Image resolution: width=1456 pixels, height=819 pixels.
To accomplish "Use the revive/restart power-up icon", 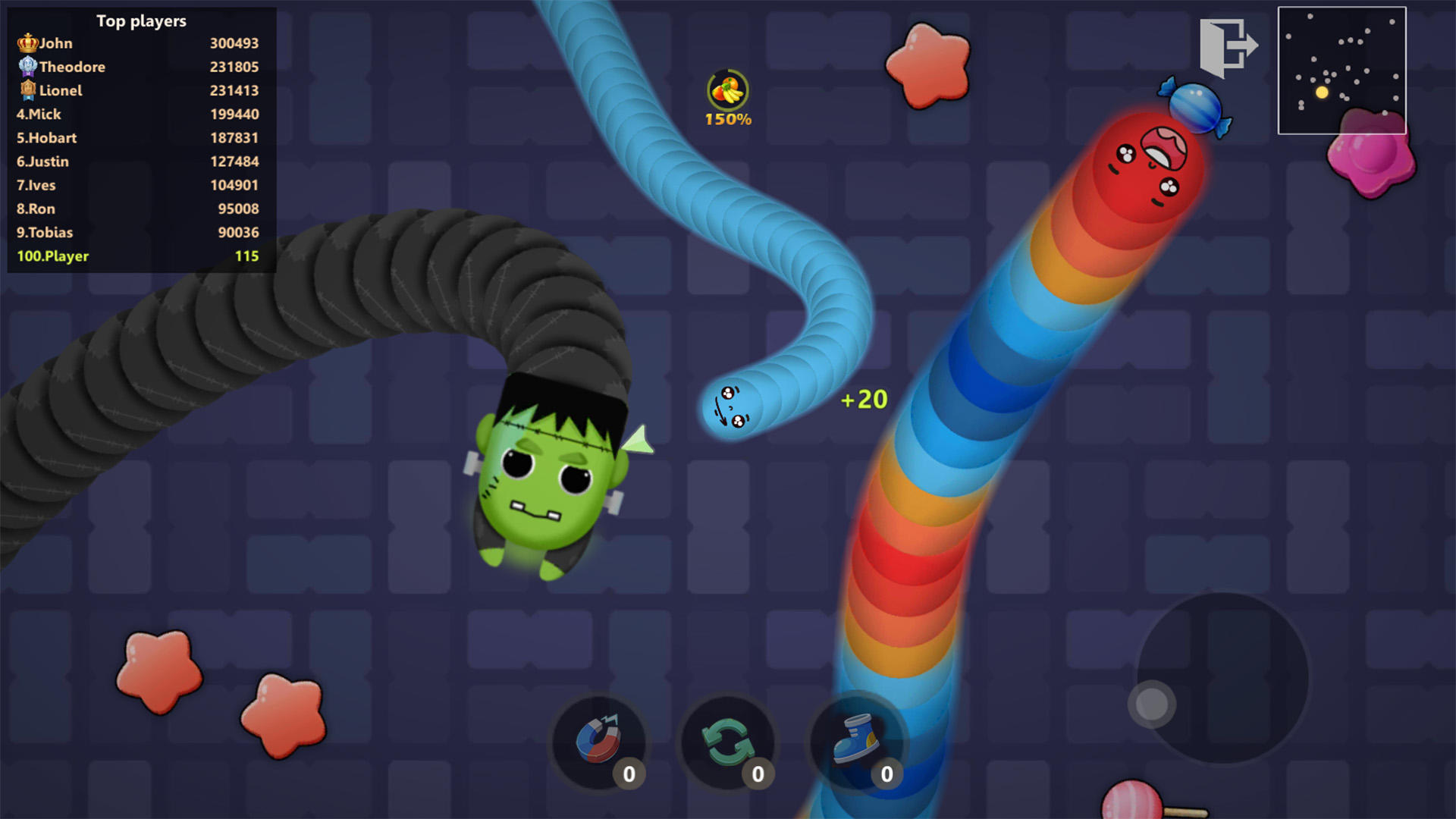I will pos(726,742).
